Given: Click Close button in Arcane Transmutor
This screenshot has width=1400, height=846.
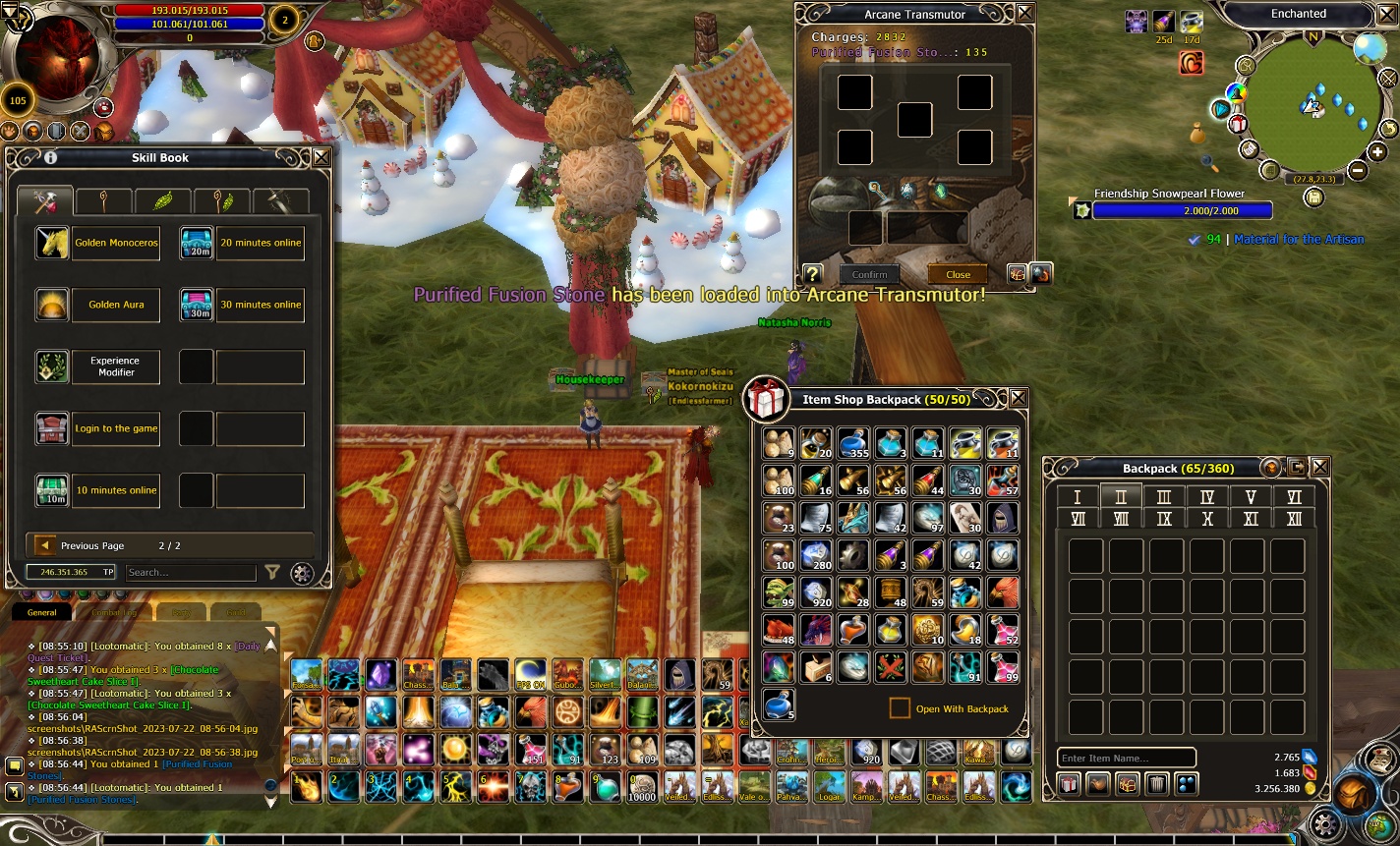Looking at the screenshot, I should [958, 275].
